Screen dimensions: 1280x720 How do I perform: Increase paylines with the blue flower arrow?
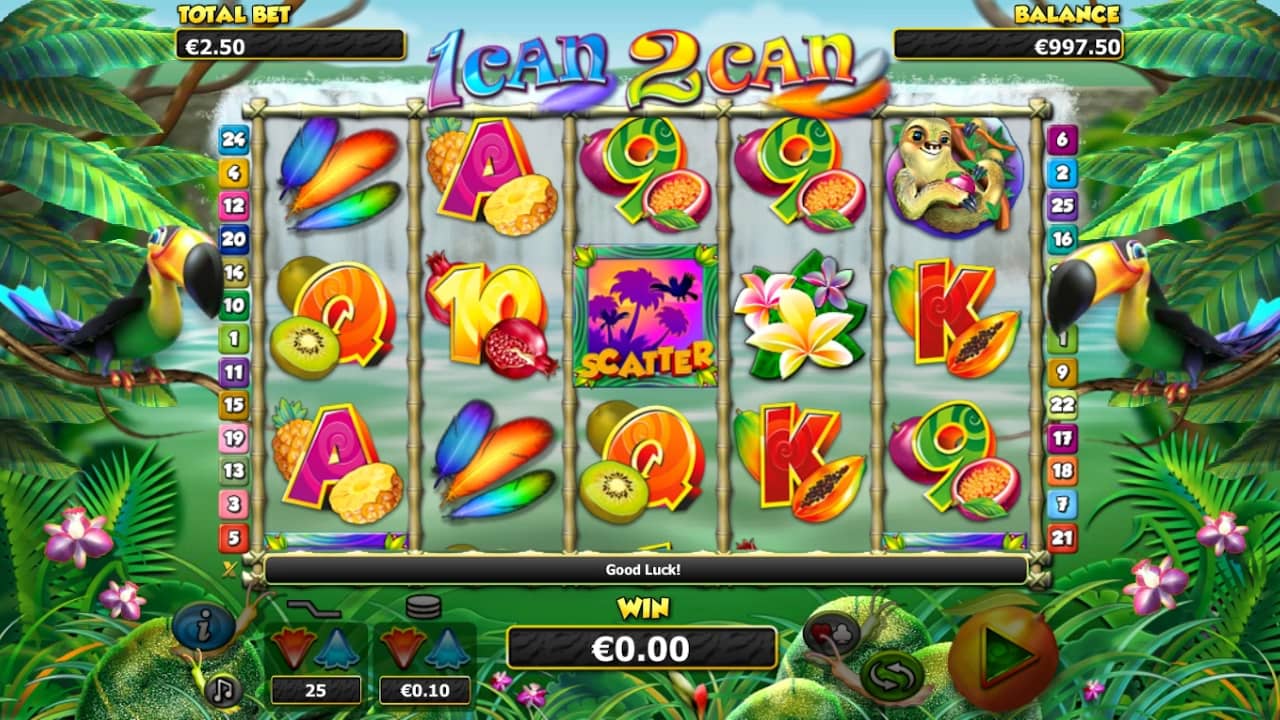[x=336, y=649]
